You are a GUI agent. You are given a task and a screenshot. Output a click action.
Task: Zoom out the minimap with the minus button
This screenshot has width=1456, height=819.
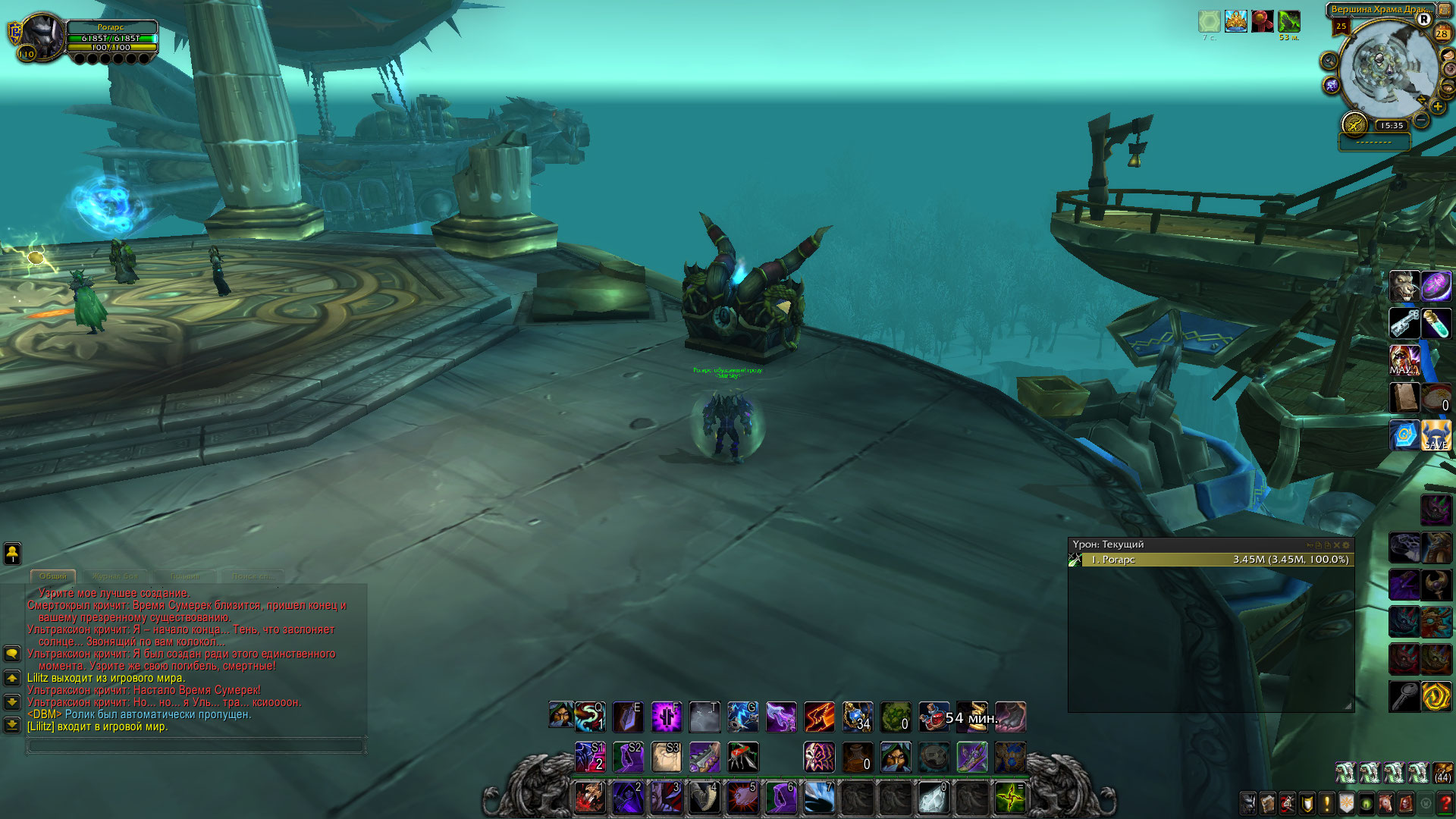click(1422, 121)
